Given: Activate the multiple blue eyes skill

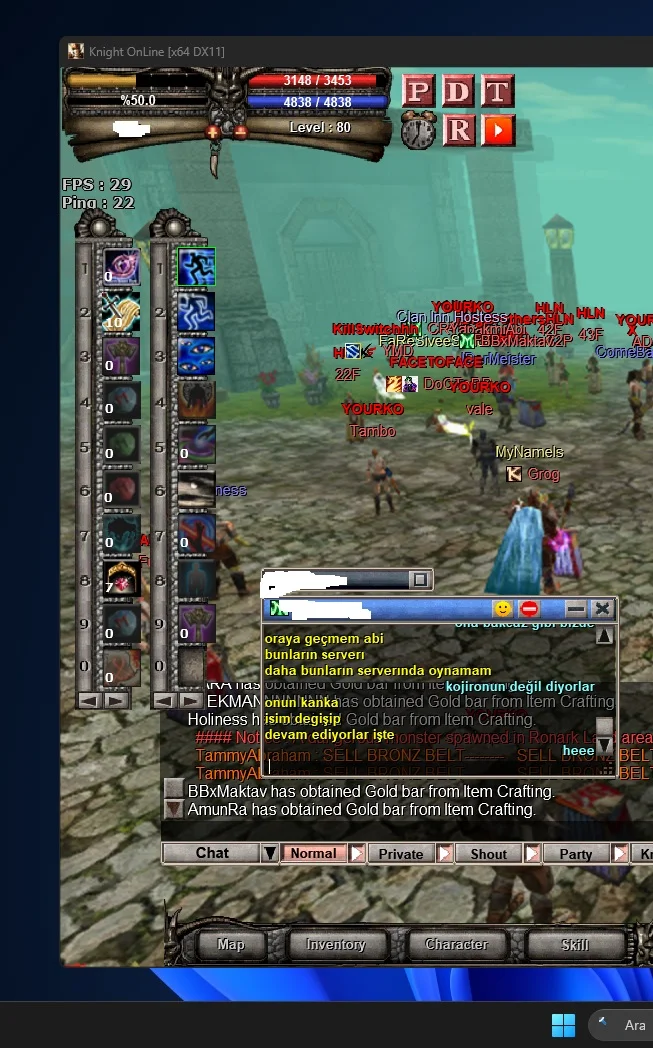Looking at the screenshot, I should [196, 357].
